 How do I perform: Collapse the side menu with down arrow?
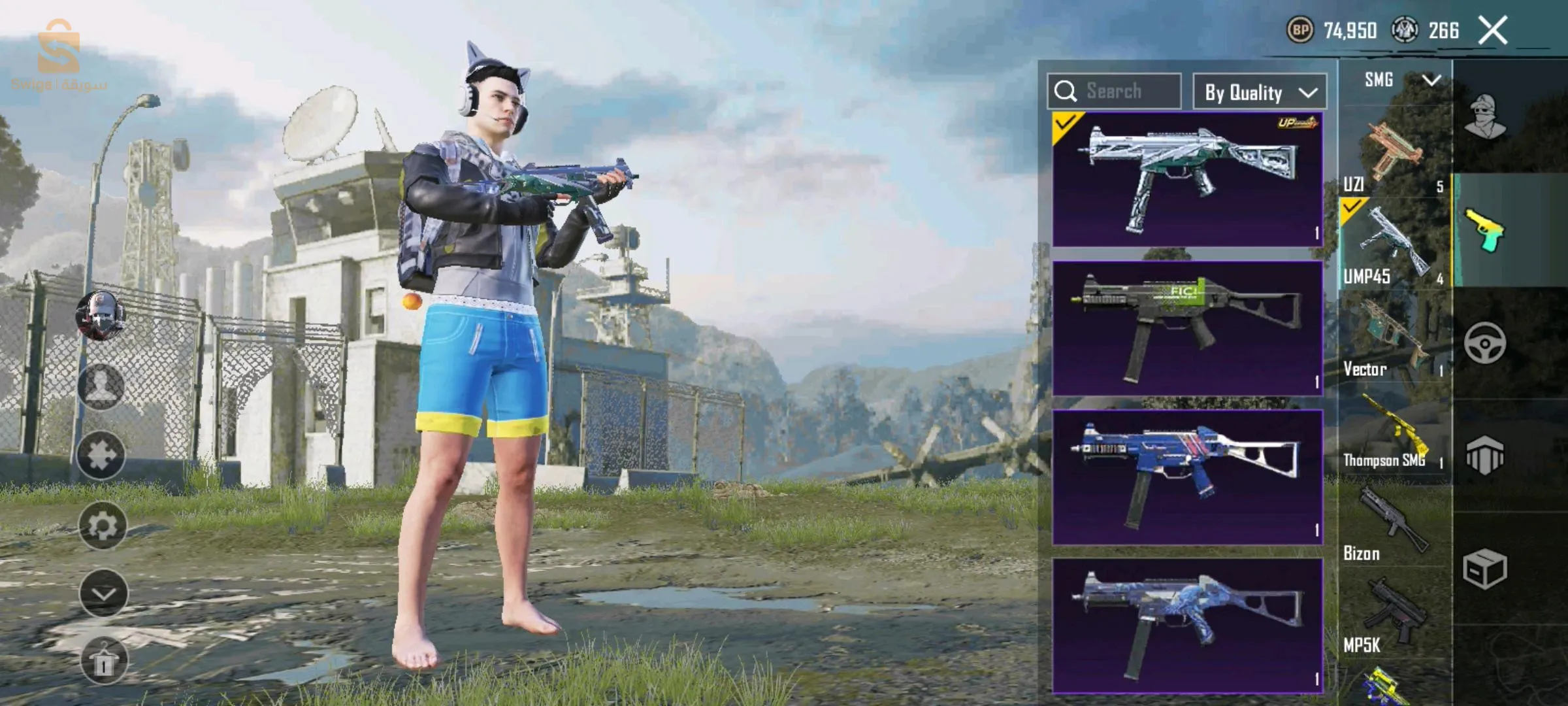point(103,593)
